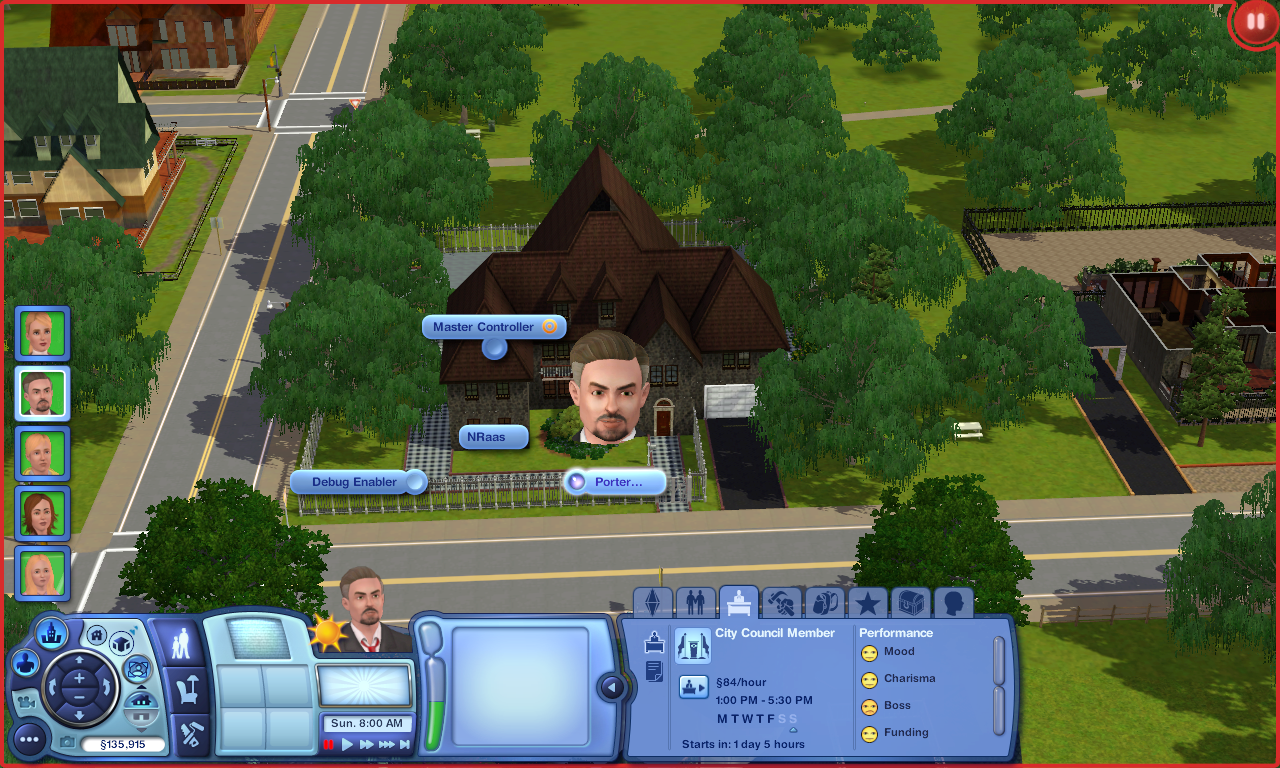Image resolution: width=1280 pixels, height=768 pixels.
Task: Enter Buy Mode with the armchair icon
Action: pos(186,689)
